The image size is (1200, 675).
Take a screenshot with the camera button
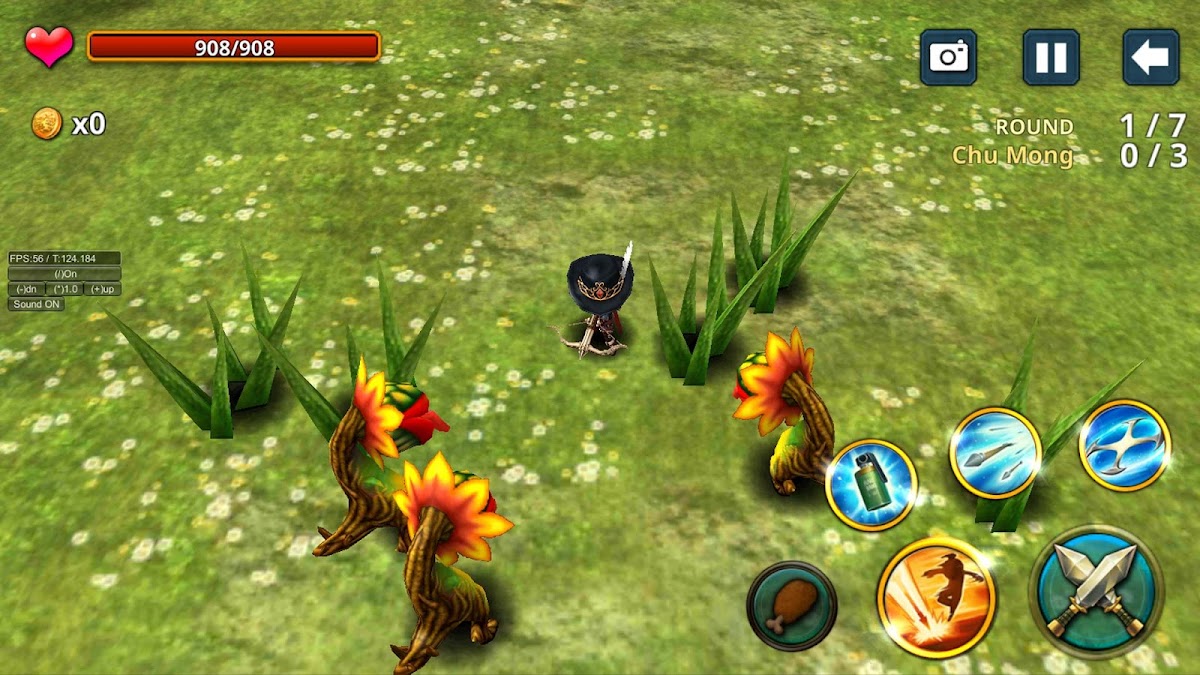948,57
